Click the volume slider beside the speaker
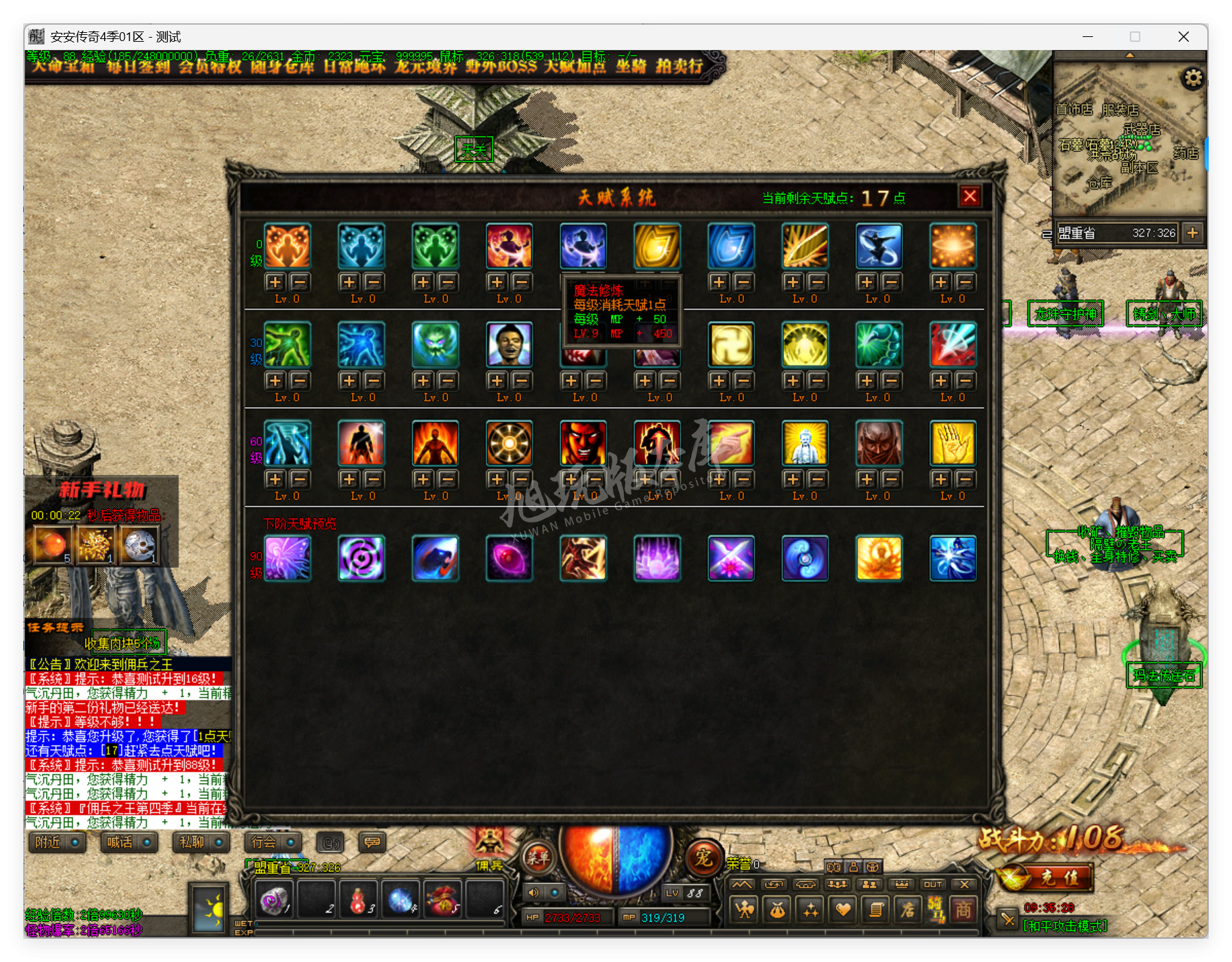This screenshot has width=1232, height=962. point(554,893)
